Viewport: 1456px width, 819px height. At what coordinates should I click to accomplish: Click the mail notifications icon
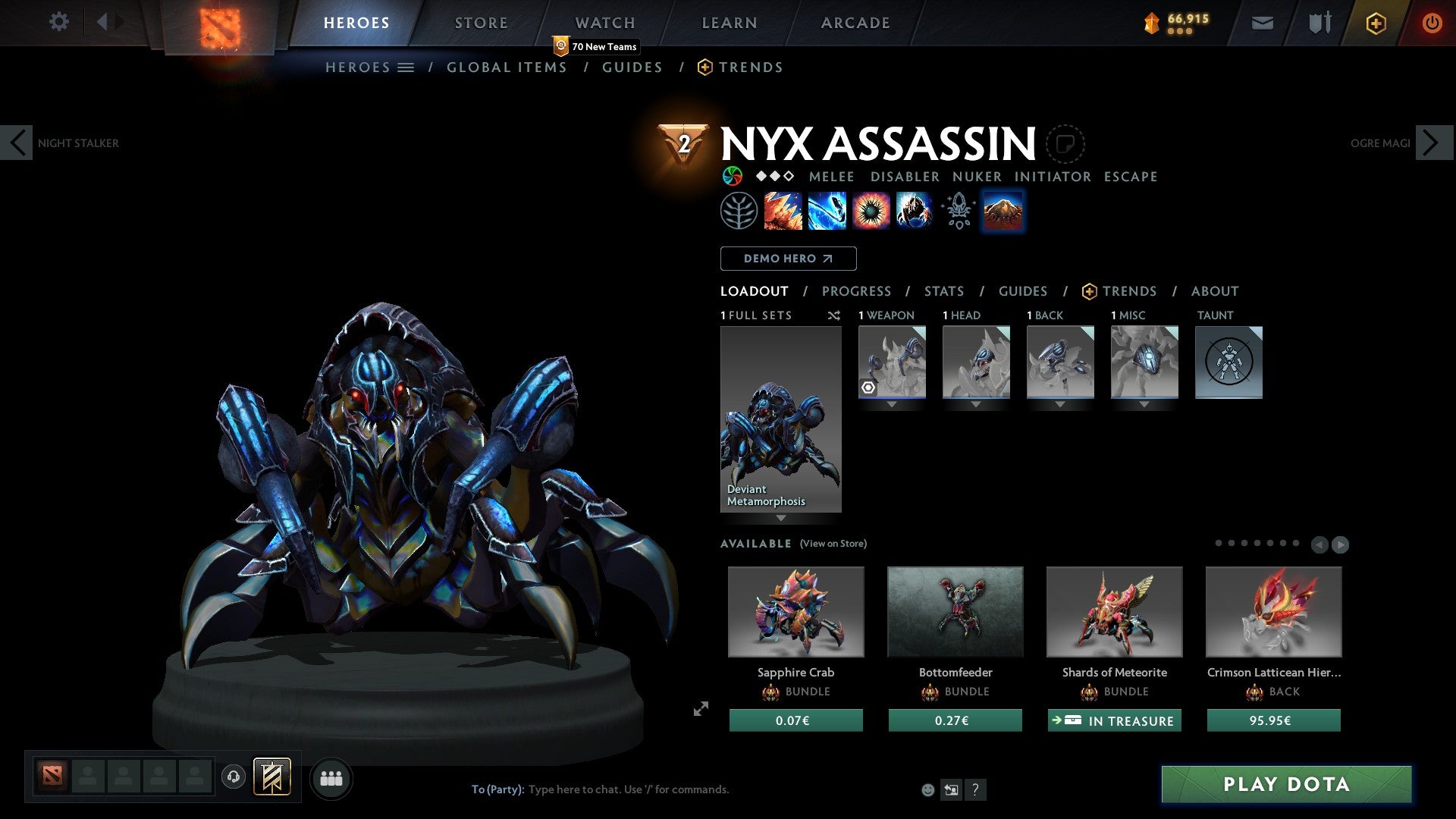[1263, 23]
